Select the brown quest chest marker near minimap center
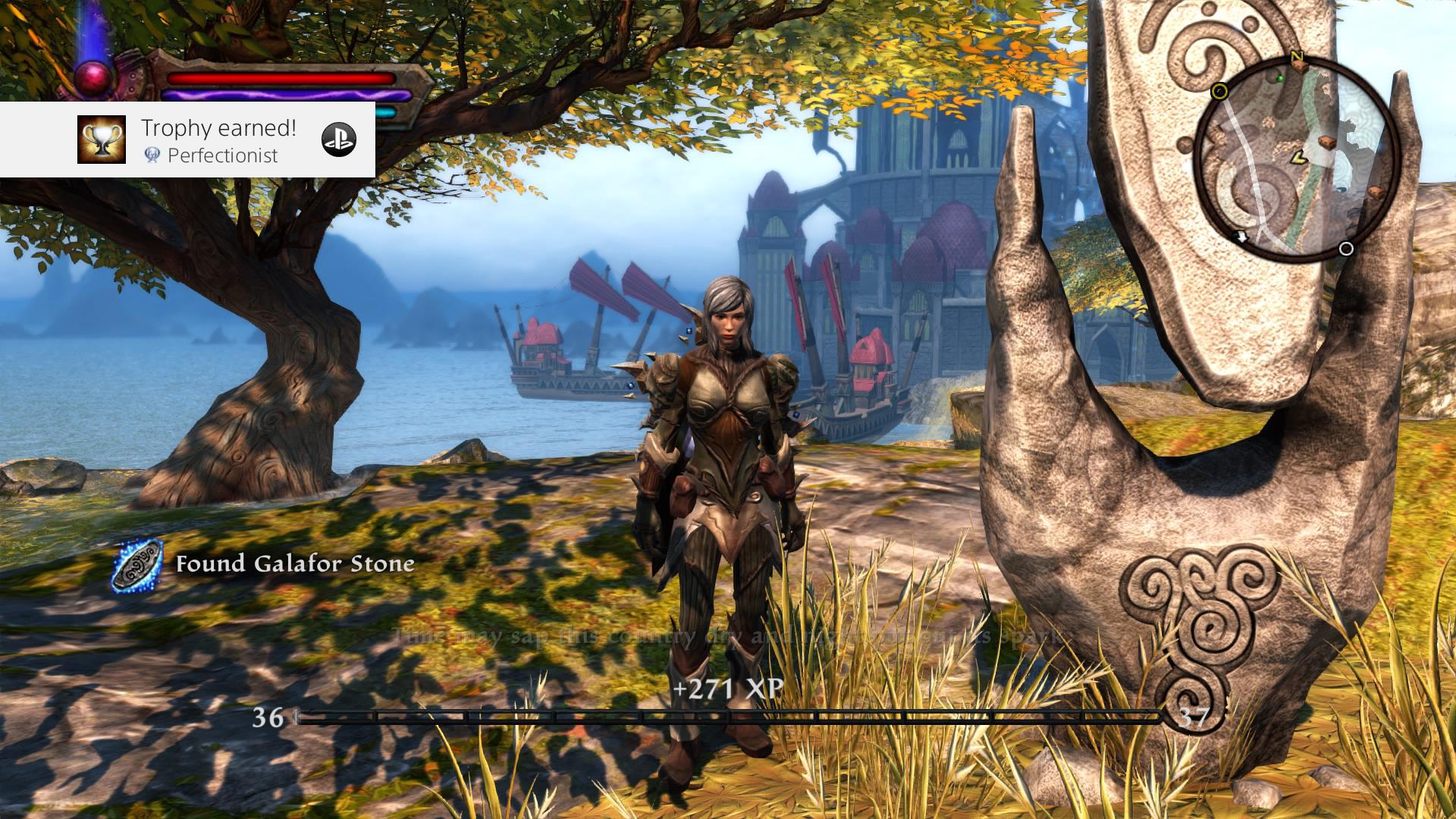 [x=1326, y=143]
